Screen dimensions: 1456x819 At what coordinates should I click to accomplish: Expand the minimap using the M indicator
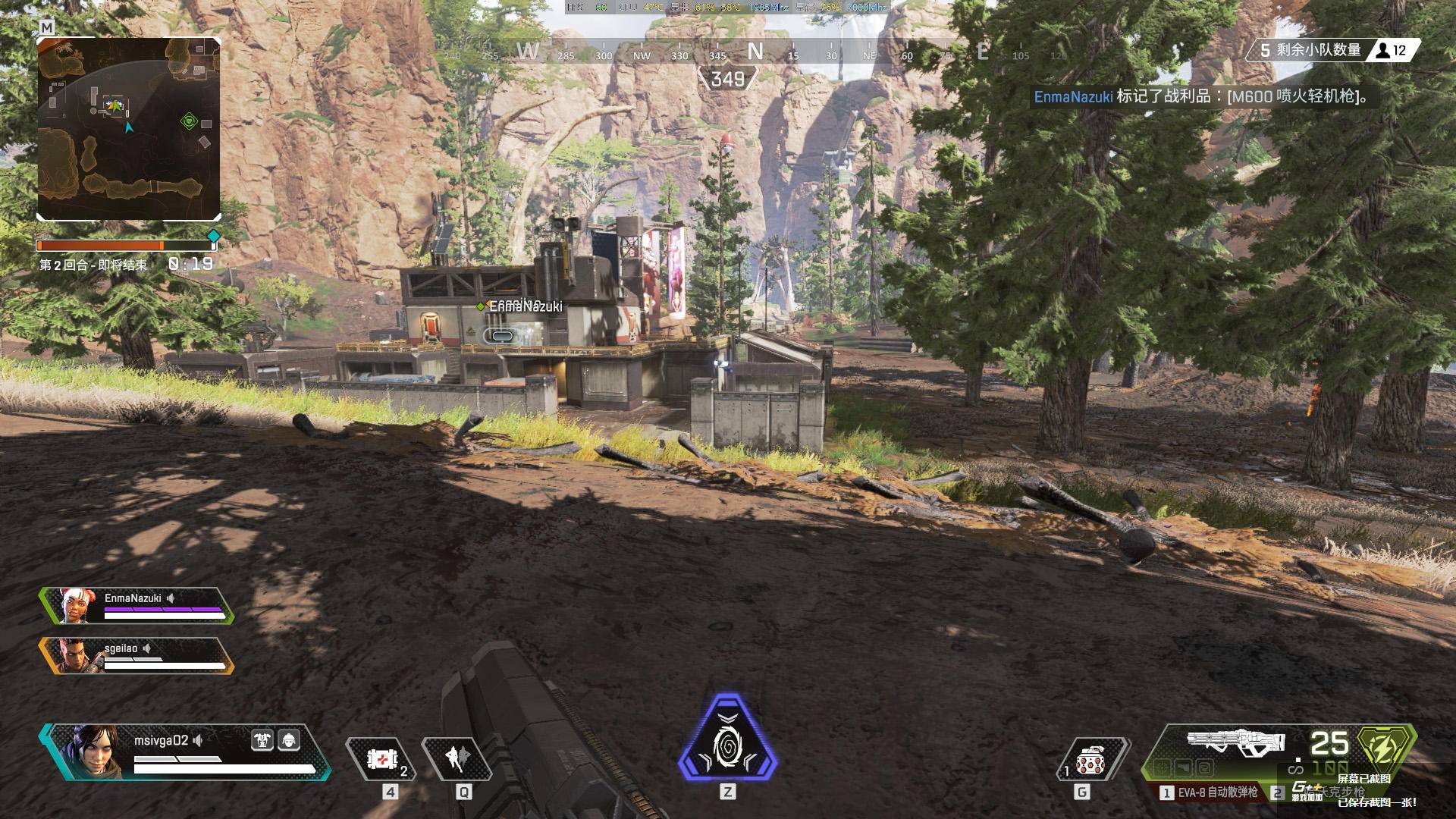click(x=45, y=24)
